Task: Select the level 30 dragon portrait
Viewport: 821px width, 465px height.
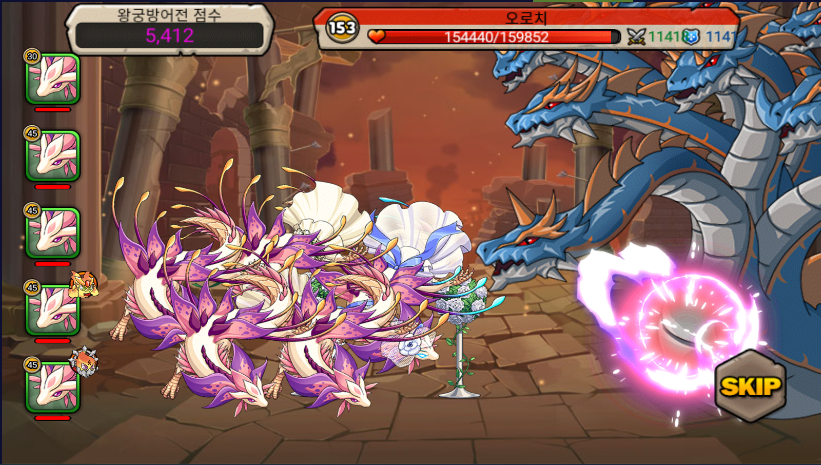Action: pos(53,78)
